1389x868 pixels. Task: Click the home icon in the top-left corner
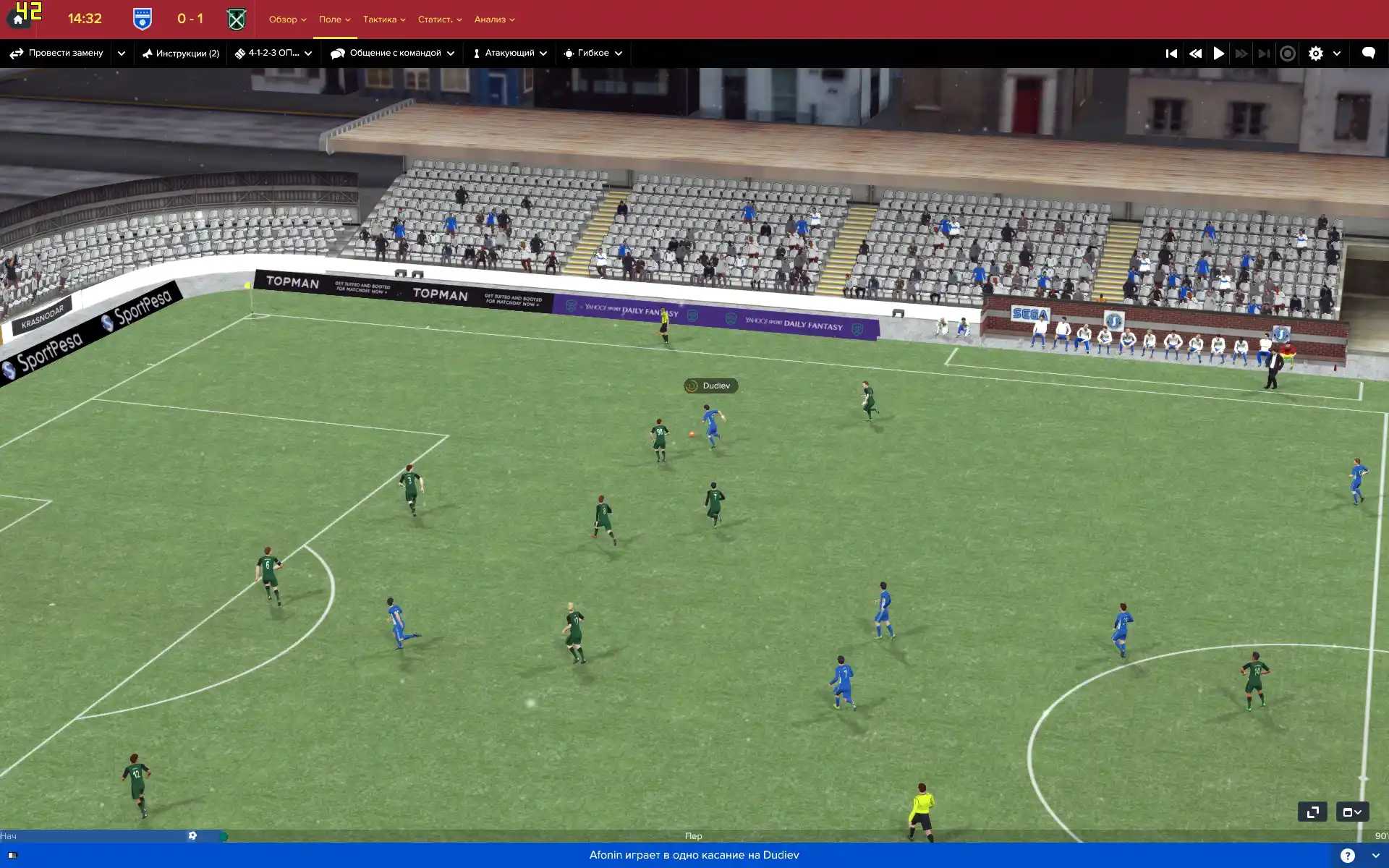[x=18, y=20]
